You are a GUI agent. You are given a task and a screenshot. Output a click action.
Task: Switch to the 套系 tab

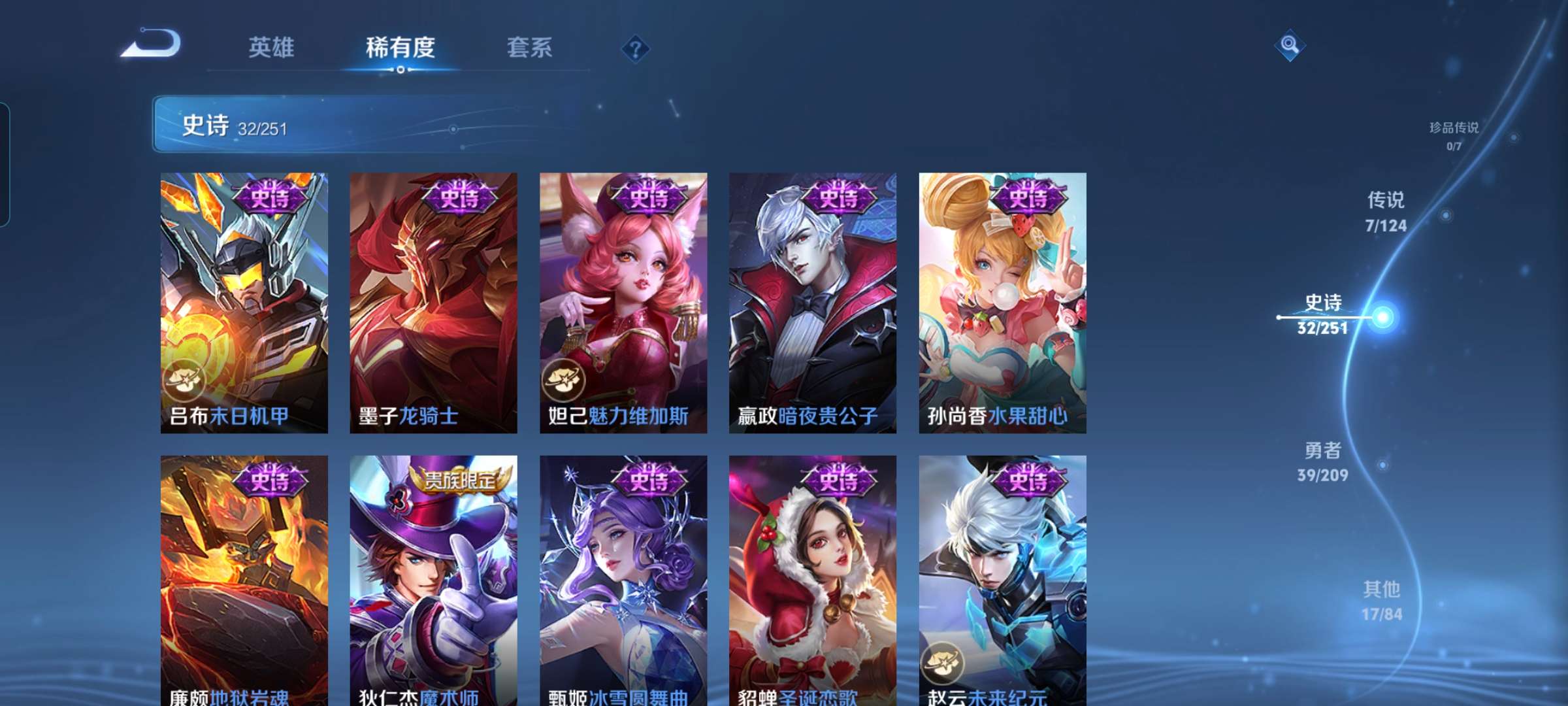pos(531,47)
